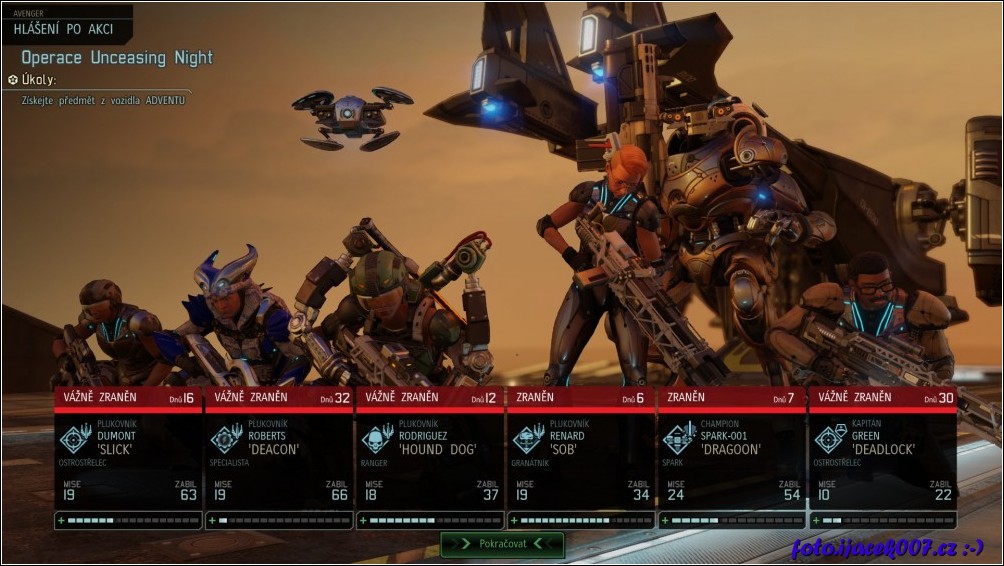Choose Roberts 'Deacon' soldier card
The image size is (1004, 566).
(279, 455)
